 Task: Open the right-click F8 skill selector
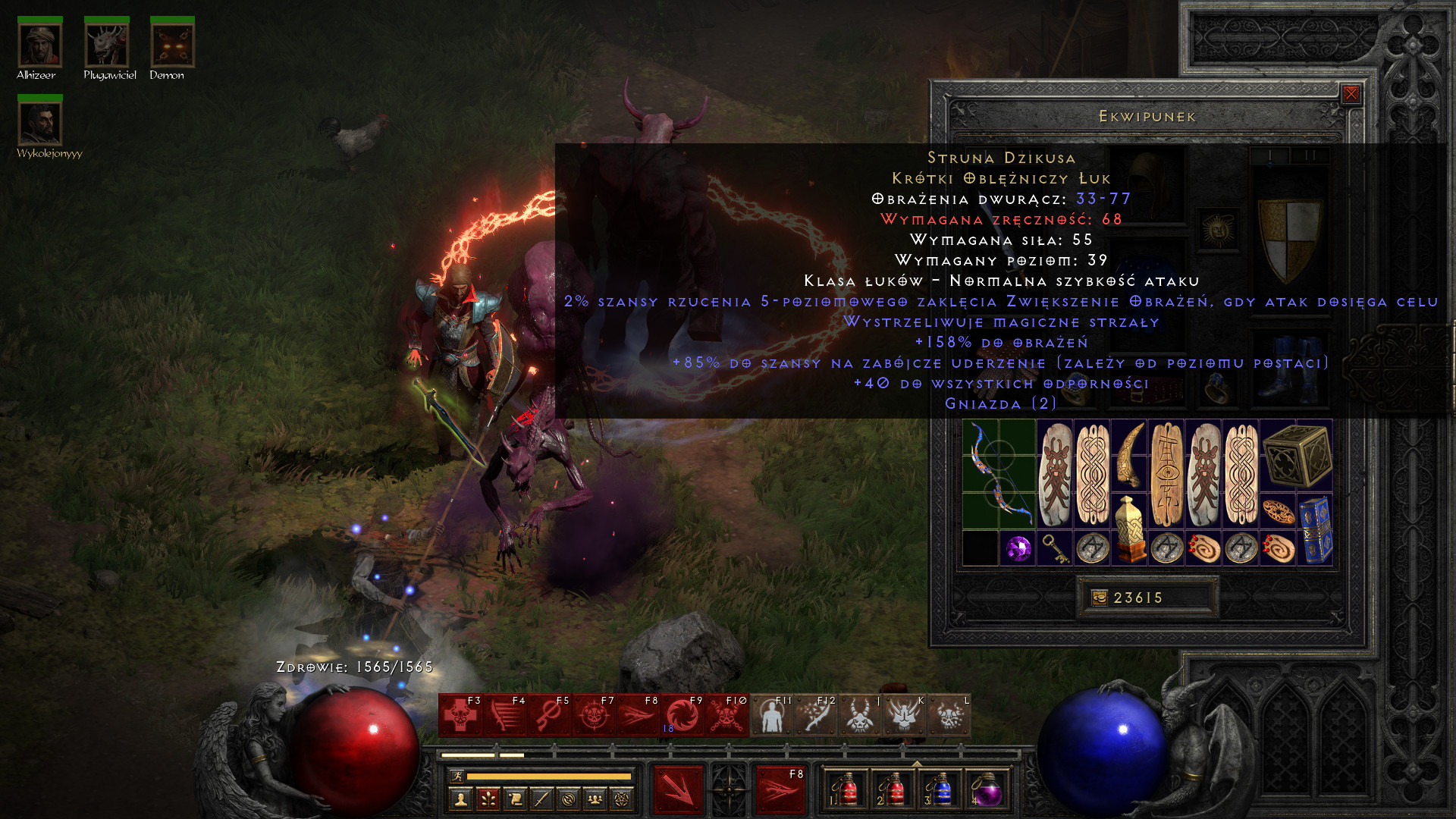[x=780, y=790]
